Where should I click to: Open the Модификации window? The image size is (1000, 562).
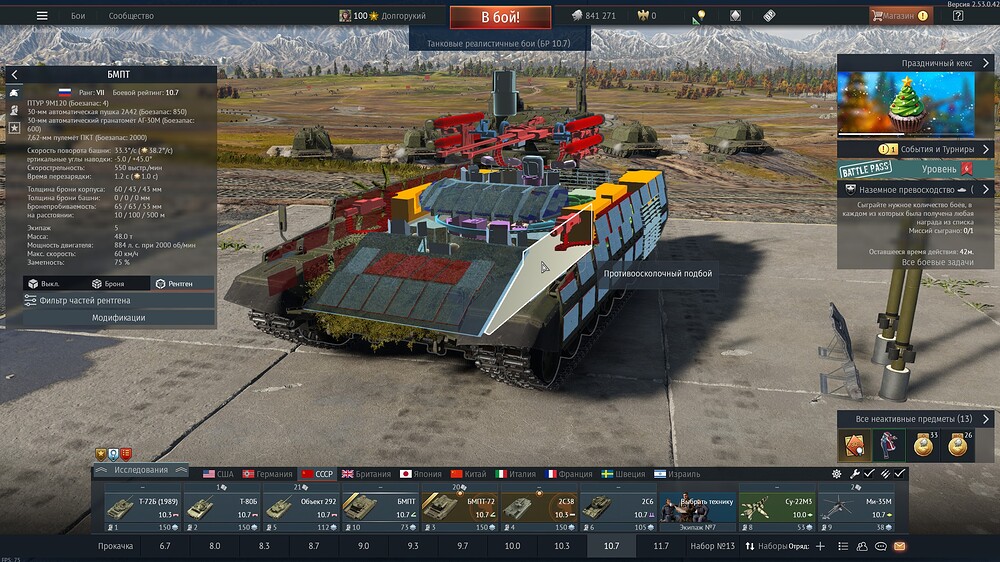pyautogui.click(x=119, y=318)
